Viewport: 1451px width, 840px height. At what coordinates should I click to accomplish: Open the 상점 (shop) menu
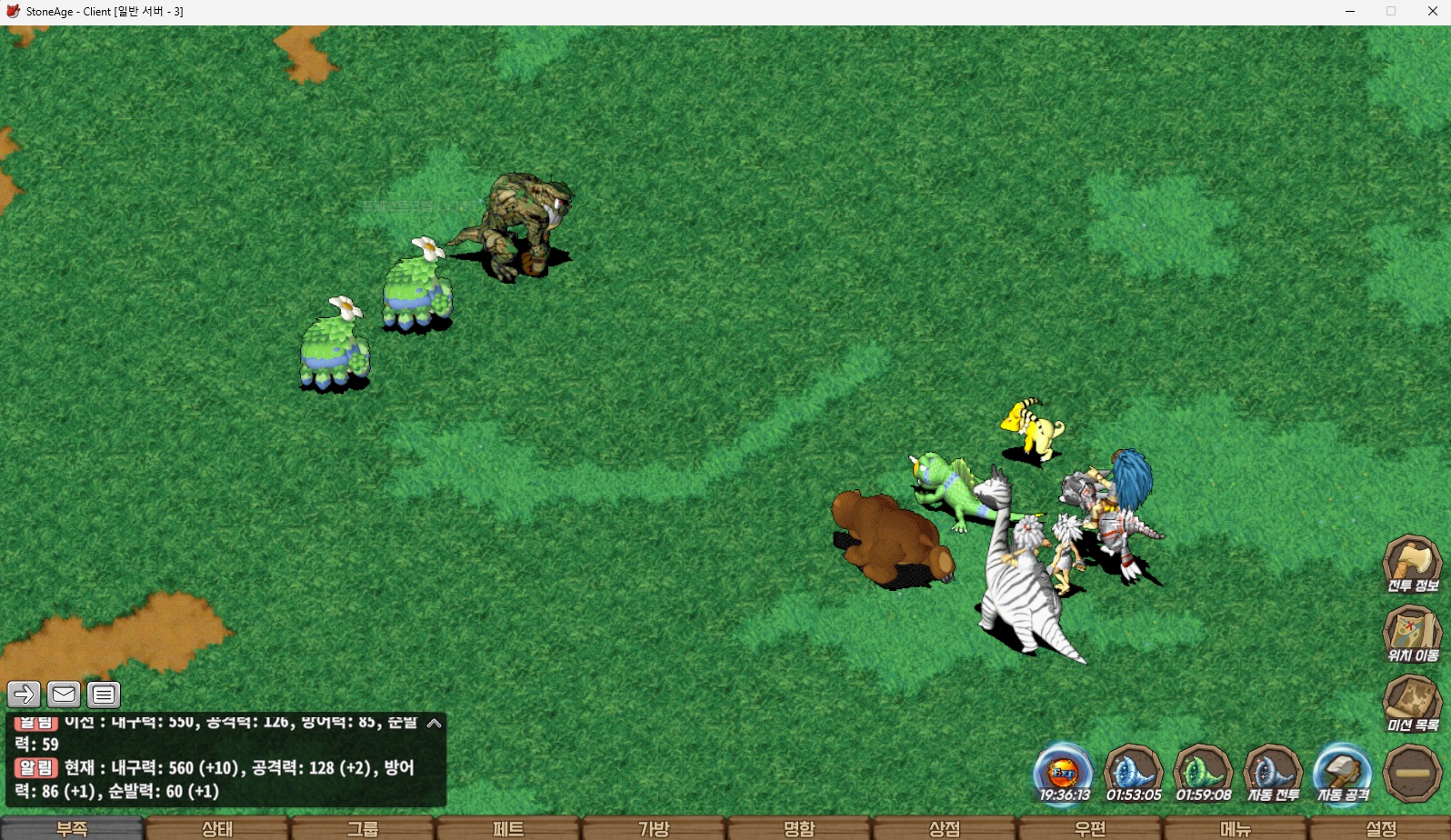coord(945,828)
